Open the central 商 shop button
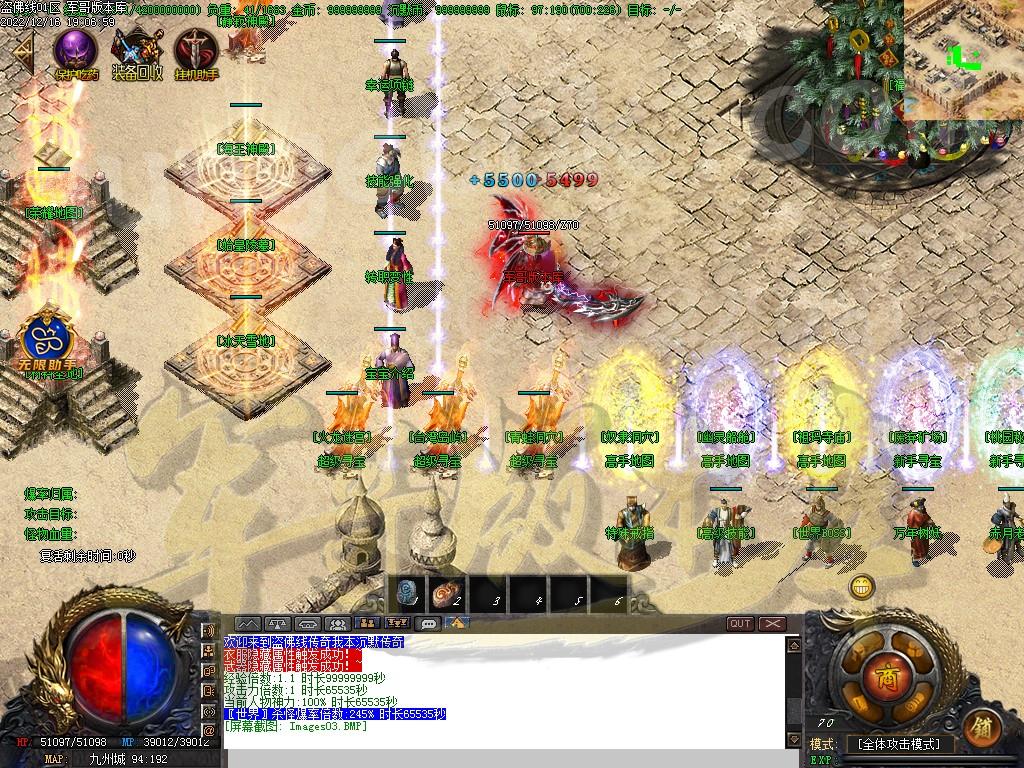This screenshot has height=768, width=1024. [x=884, y=670]
